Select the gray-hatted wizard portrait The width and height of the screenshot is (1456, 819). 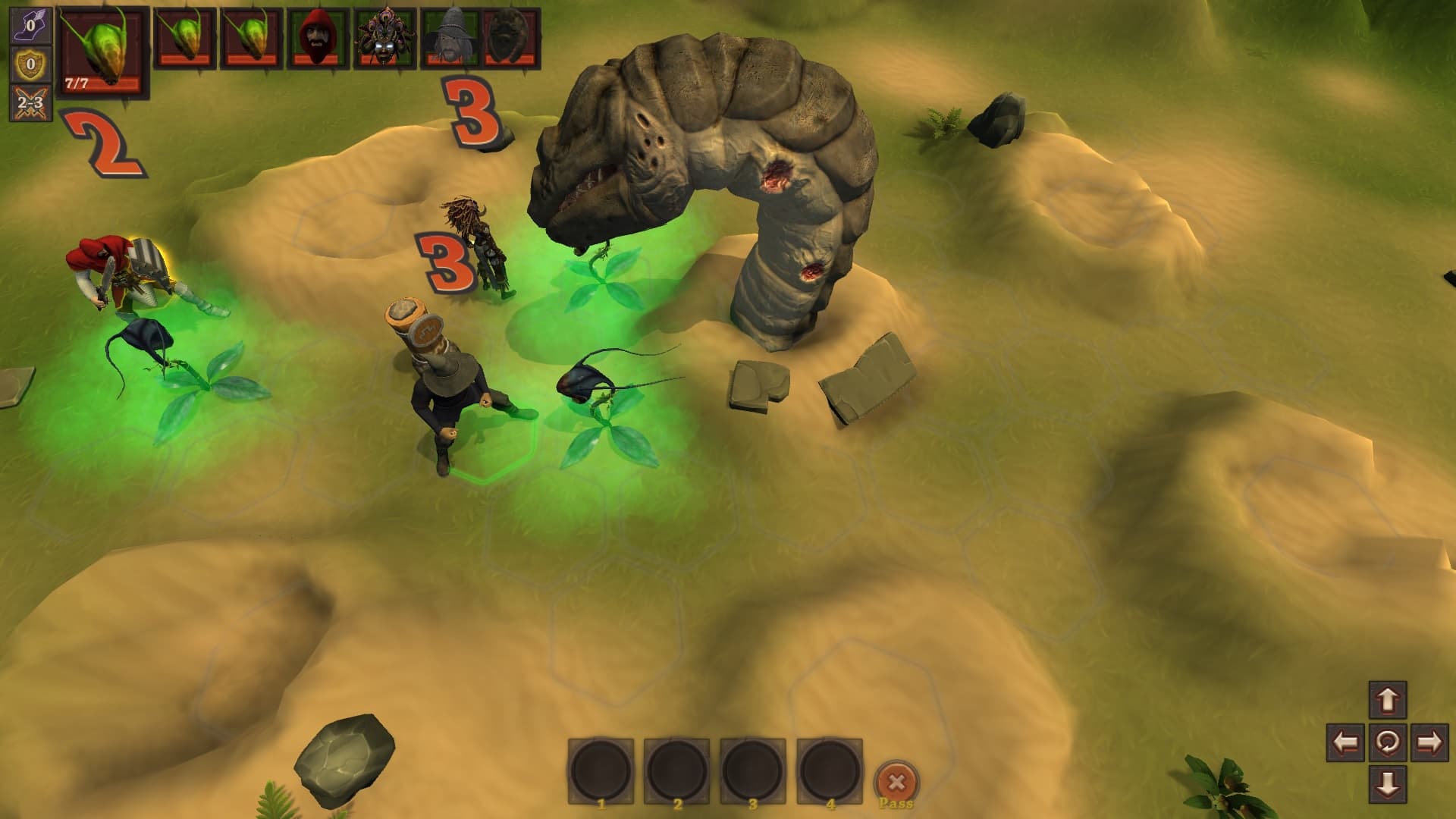[449, 38]
